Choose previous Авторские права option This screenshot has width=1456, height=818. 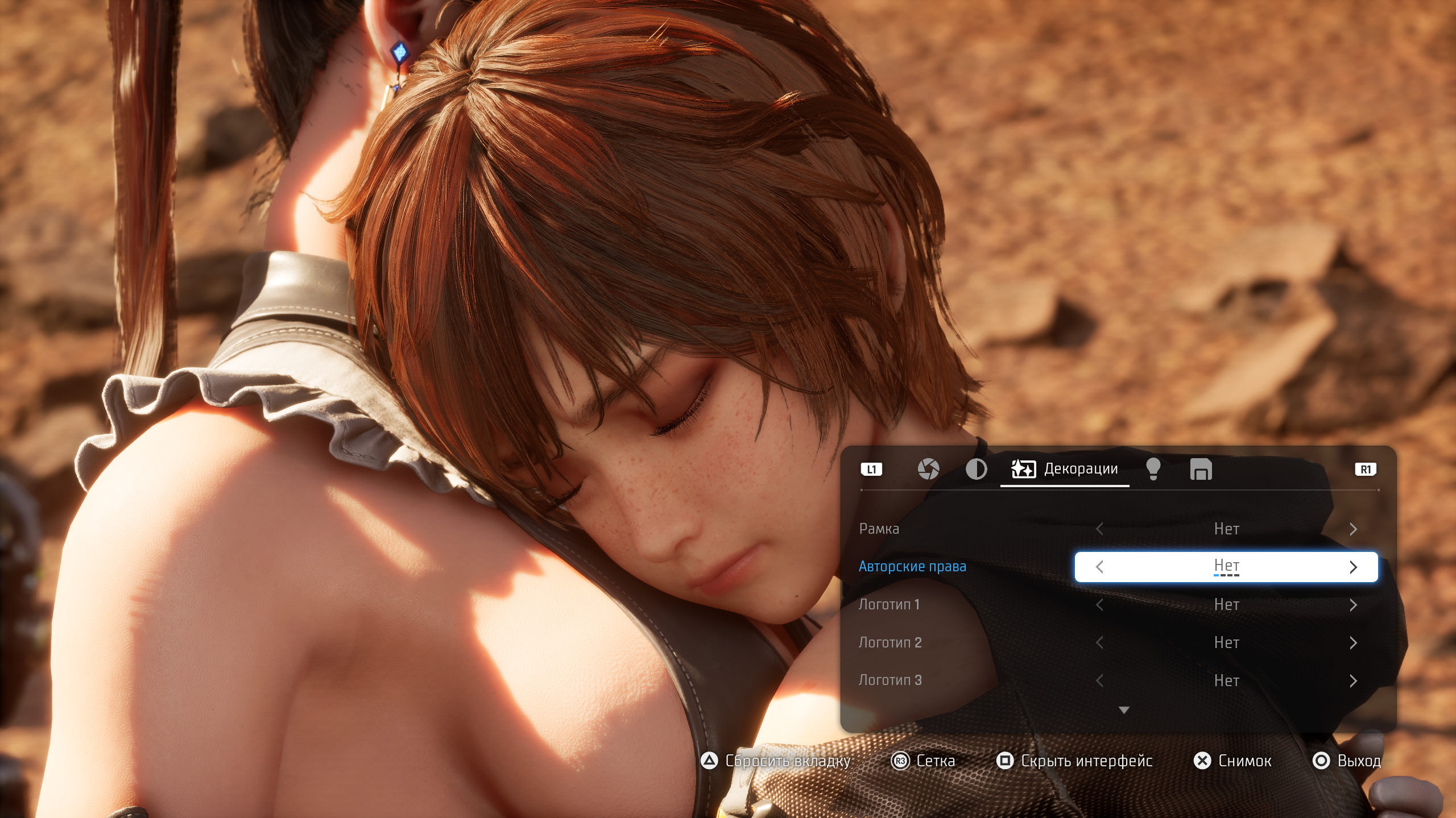[1099, 567]
